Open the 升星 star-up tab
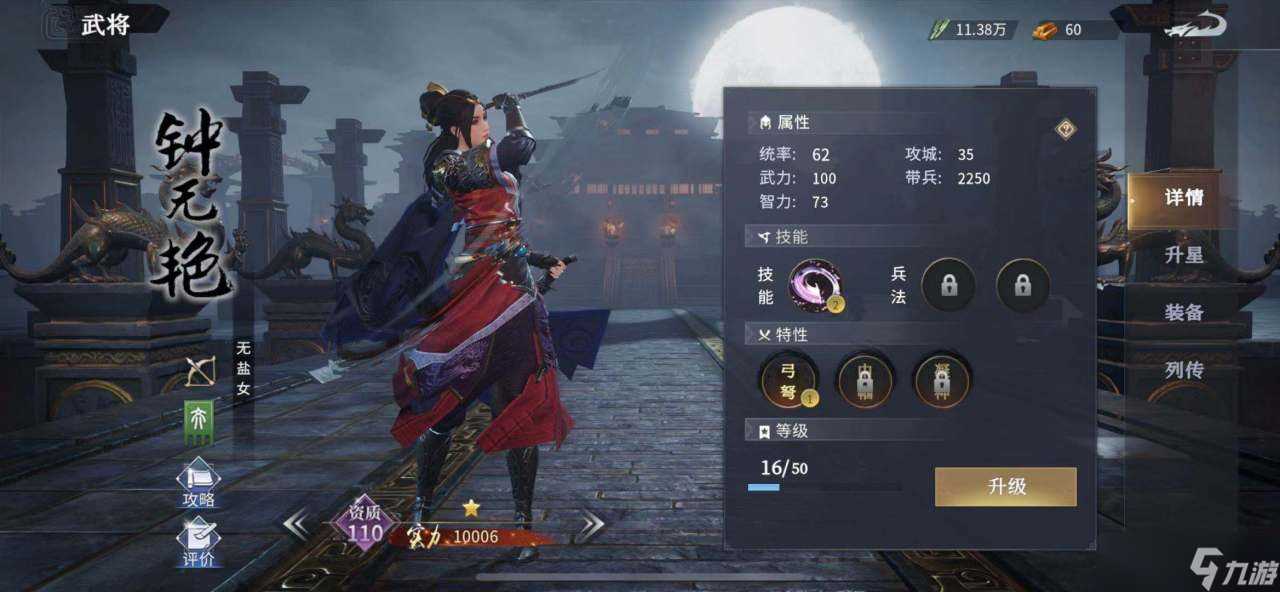The image size is (1280, 592). coord(1183,256)
